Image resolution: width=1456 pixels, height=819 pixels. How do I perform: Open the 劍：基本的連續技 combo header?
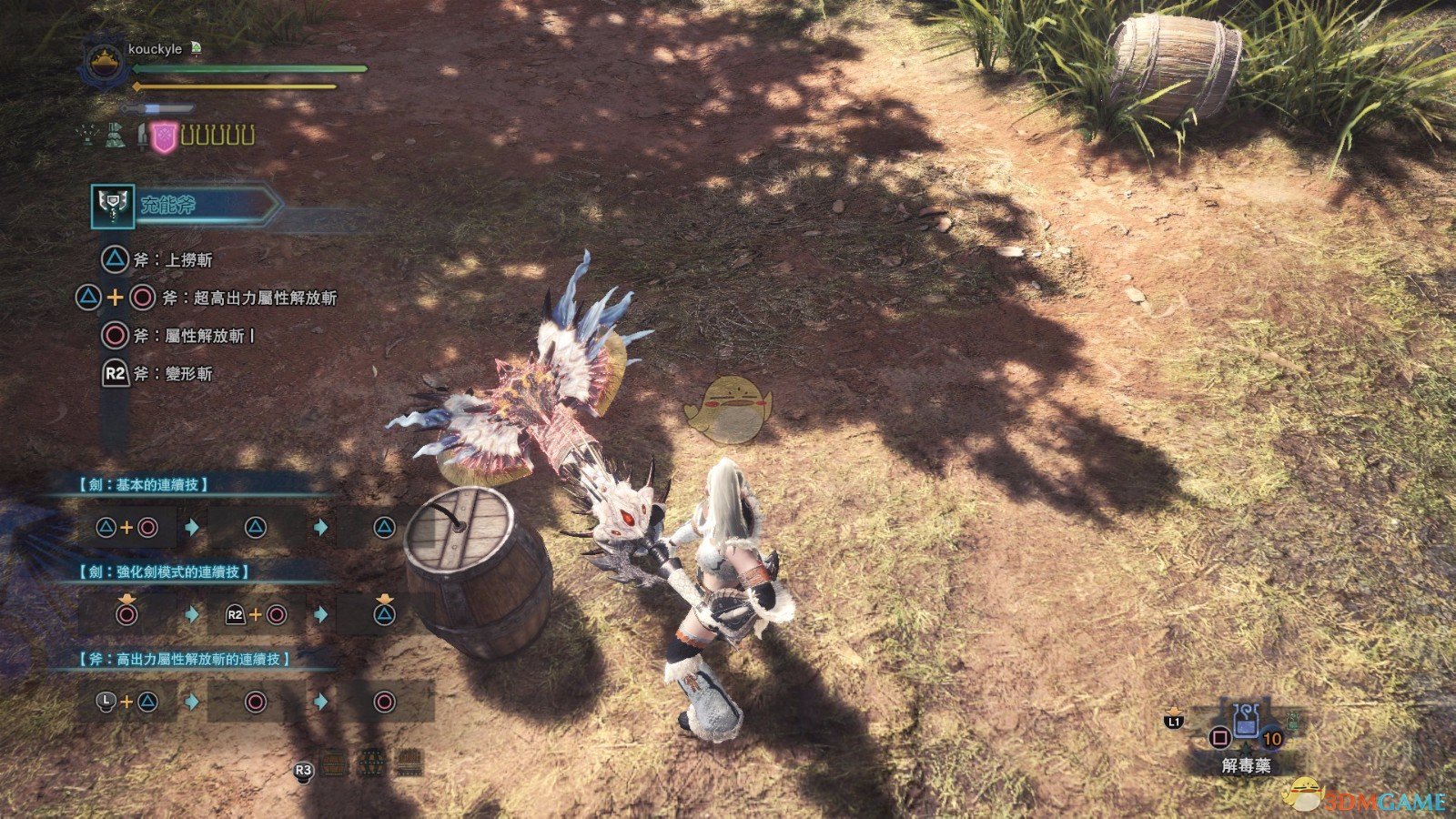pos(143,485)
